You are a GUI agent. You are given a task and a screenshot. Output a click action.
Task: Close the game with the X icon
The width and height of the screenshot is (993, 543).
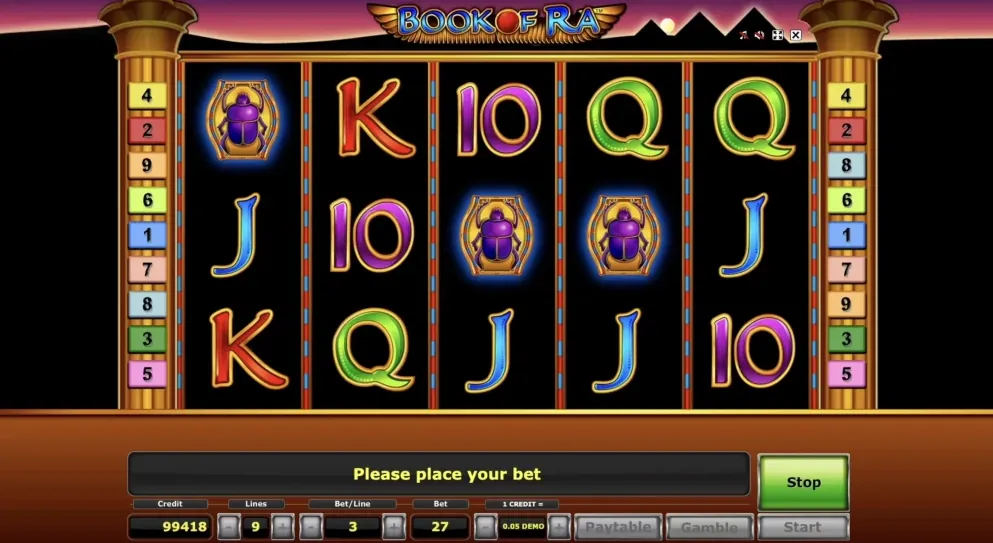click(796, 35)
